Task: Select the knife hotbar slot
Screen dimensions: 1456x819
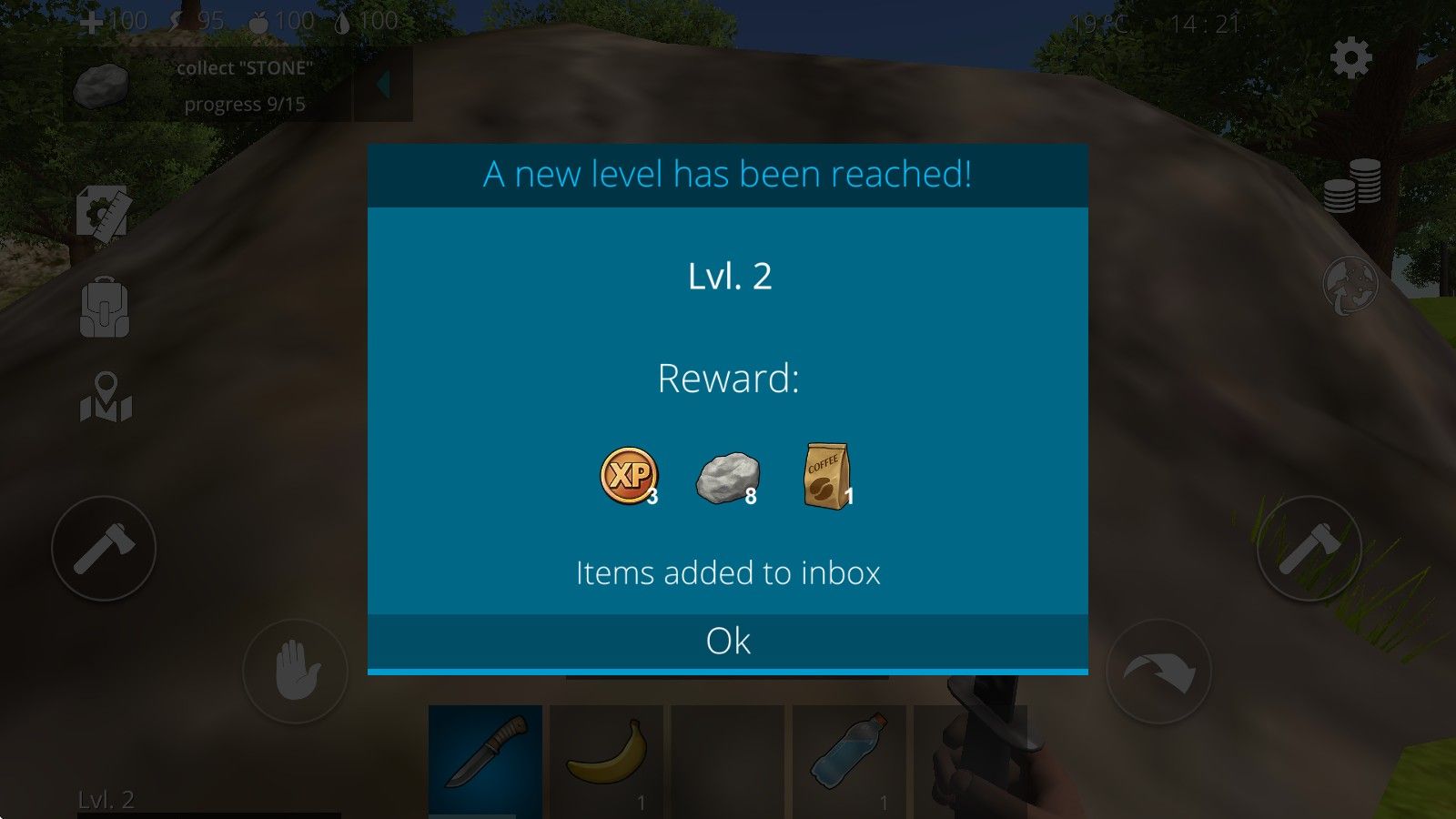Action: tap(485, 761)
